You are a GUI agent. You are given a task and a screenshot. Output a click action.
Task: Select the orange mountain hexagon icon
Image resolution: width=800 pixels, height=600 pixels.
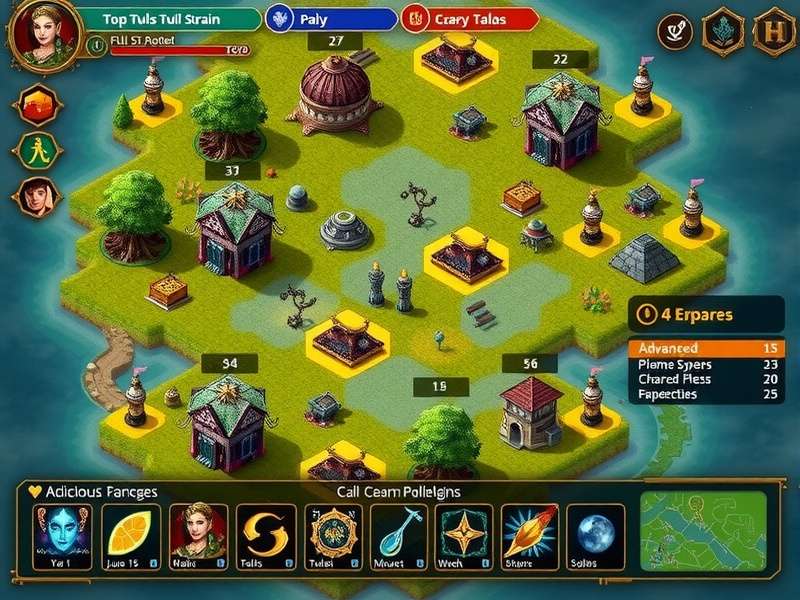point(38,104)
